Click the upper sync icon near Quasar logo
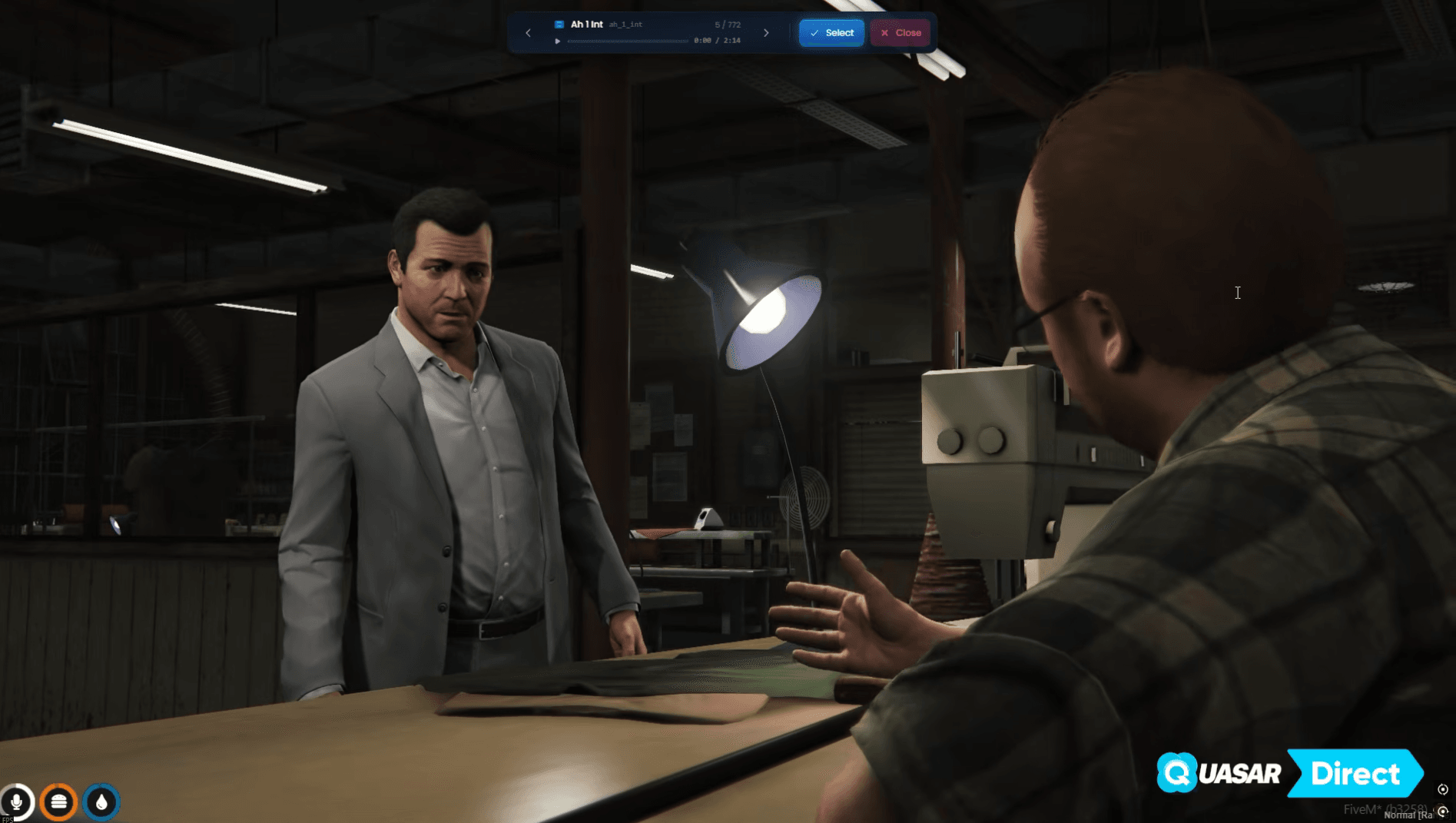This screenshot has width=1456, height=823. coord(1443,789)
